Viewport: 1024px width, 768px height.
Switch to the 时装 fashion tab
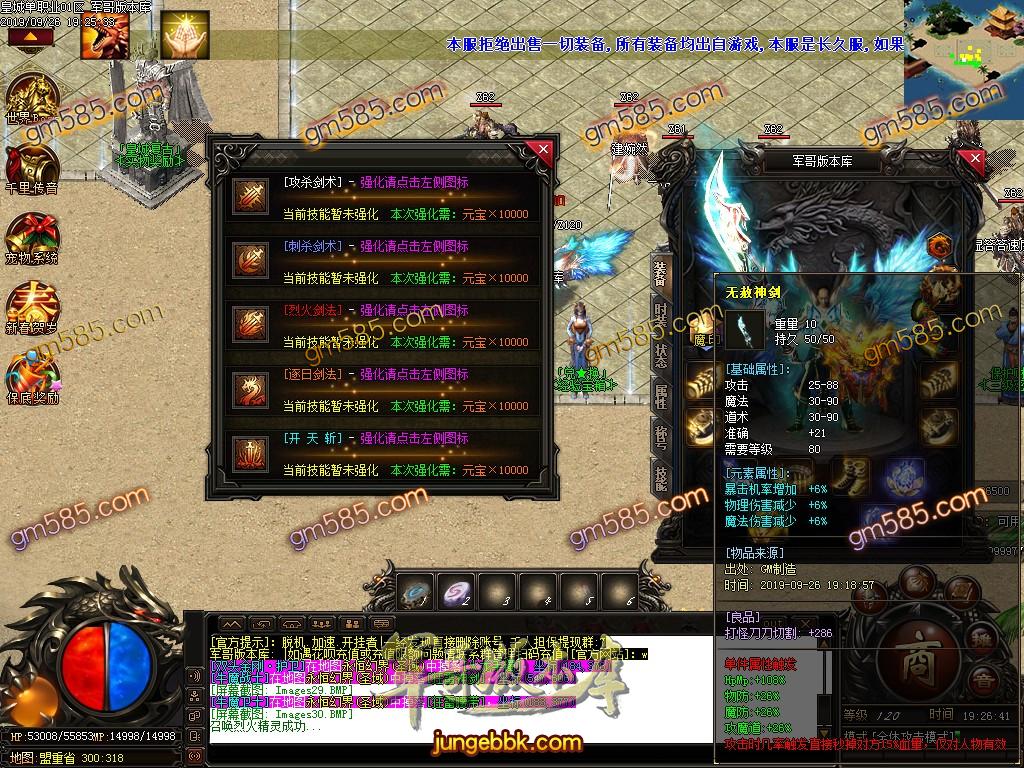click(660, 313)
